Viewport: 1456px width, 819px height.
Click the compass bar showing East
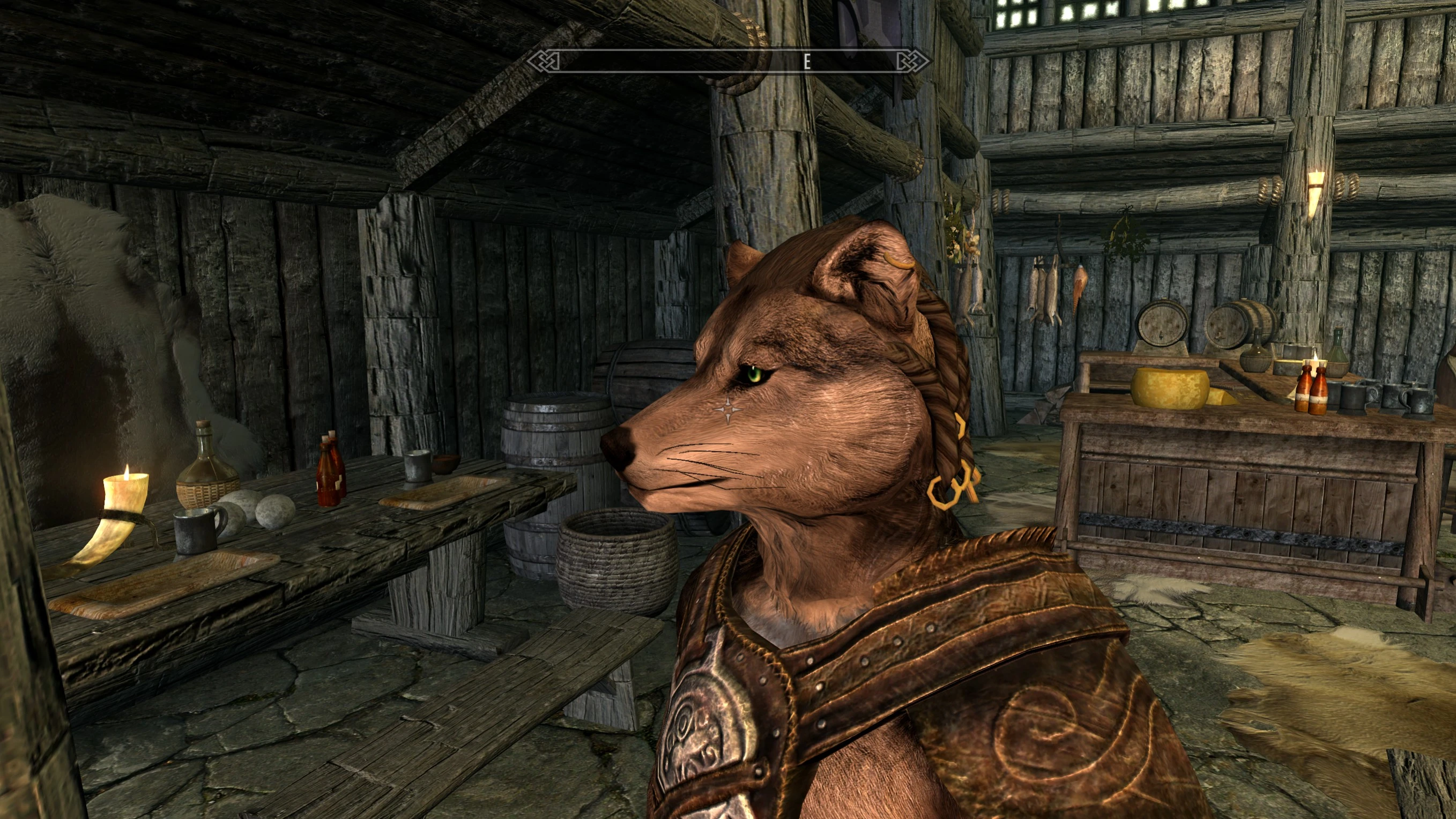[x=727, y=61]
